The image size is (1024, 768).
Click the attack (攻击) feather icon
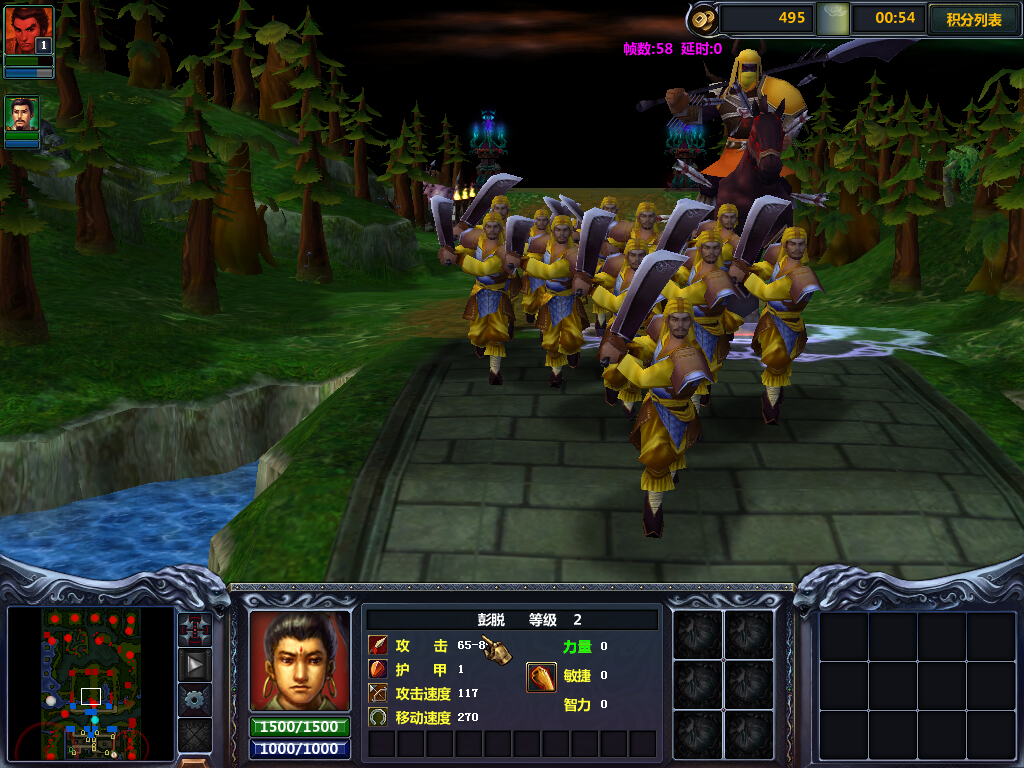[378, 646]
